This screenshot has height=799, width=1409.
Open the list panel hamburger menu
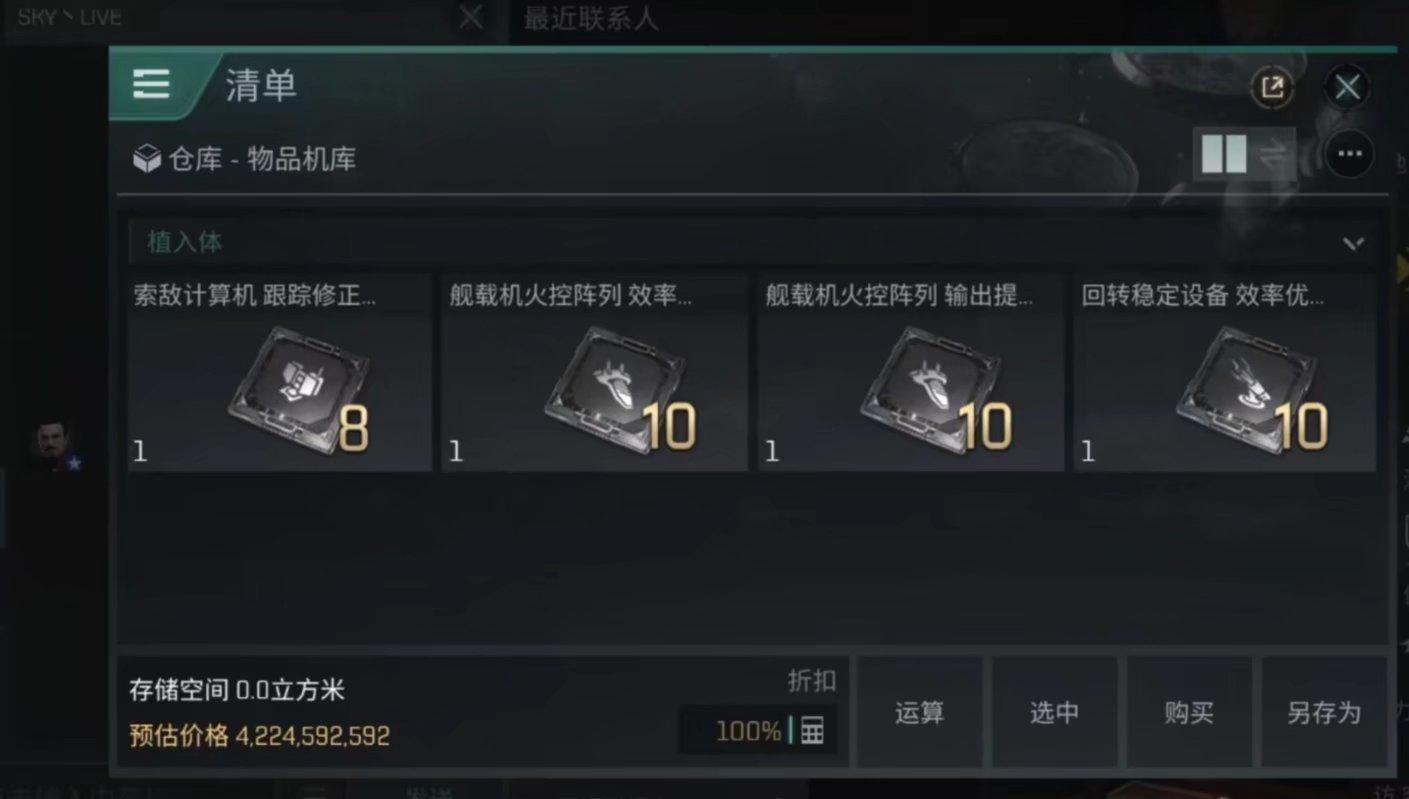pyautogui.click(x=151, y=86)
